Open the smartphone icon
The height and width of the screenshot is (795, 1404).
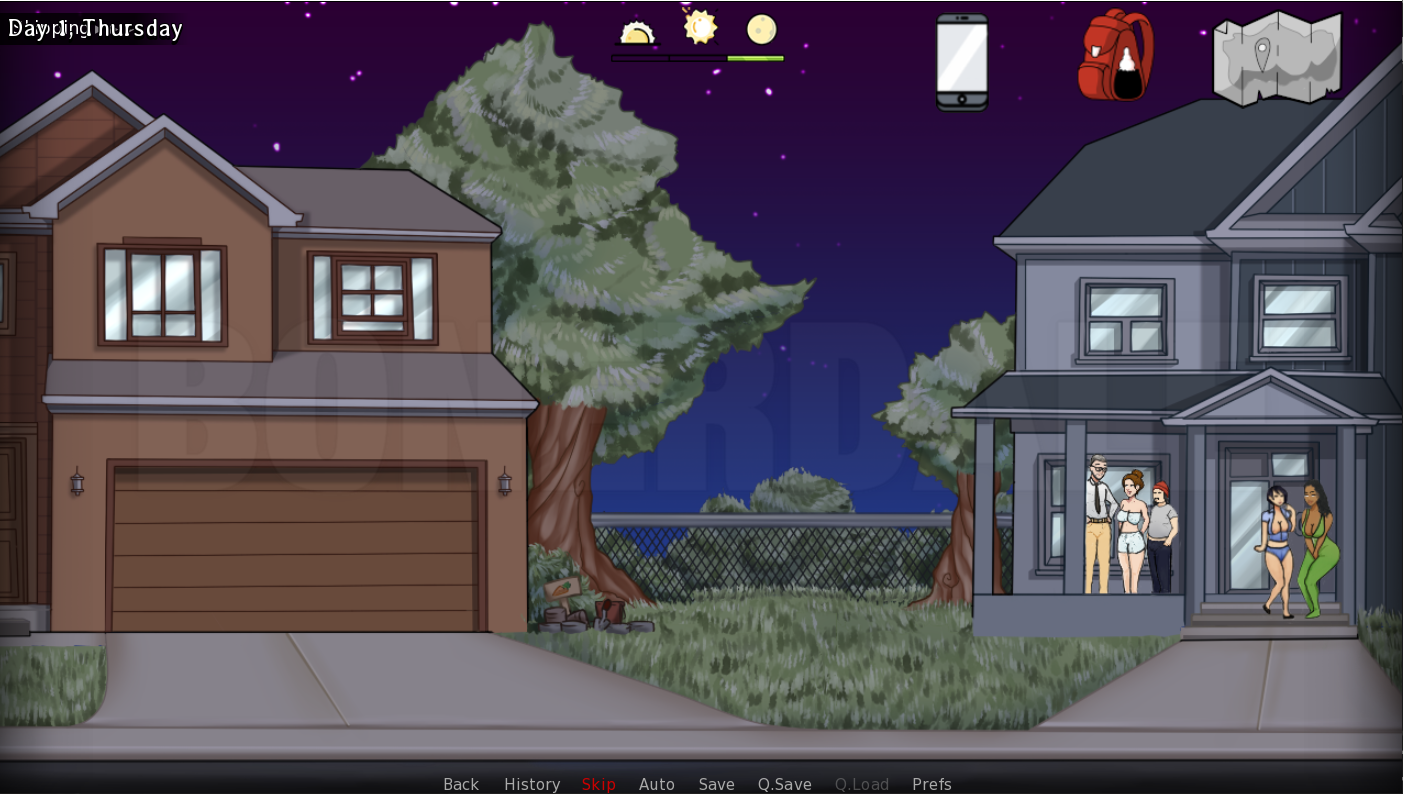[x=962, y=61]
